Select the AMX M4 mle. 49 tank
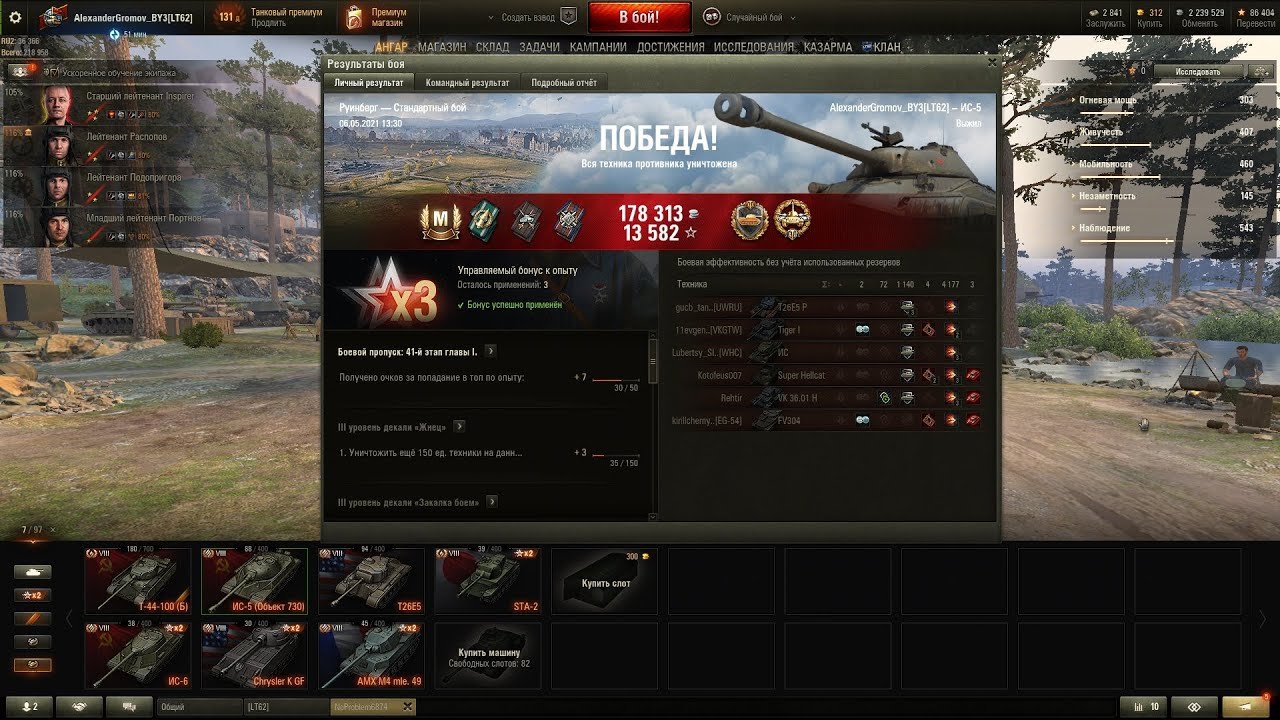This screenshot has width=1280, height=720. [x=371, y=655]
